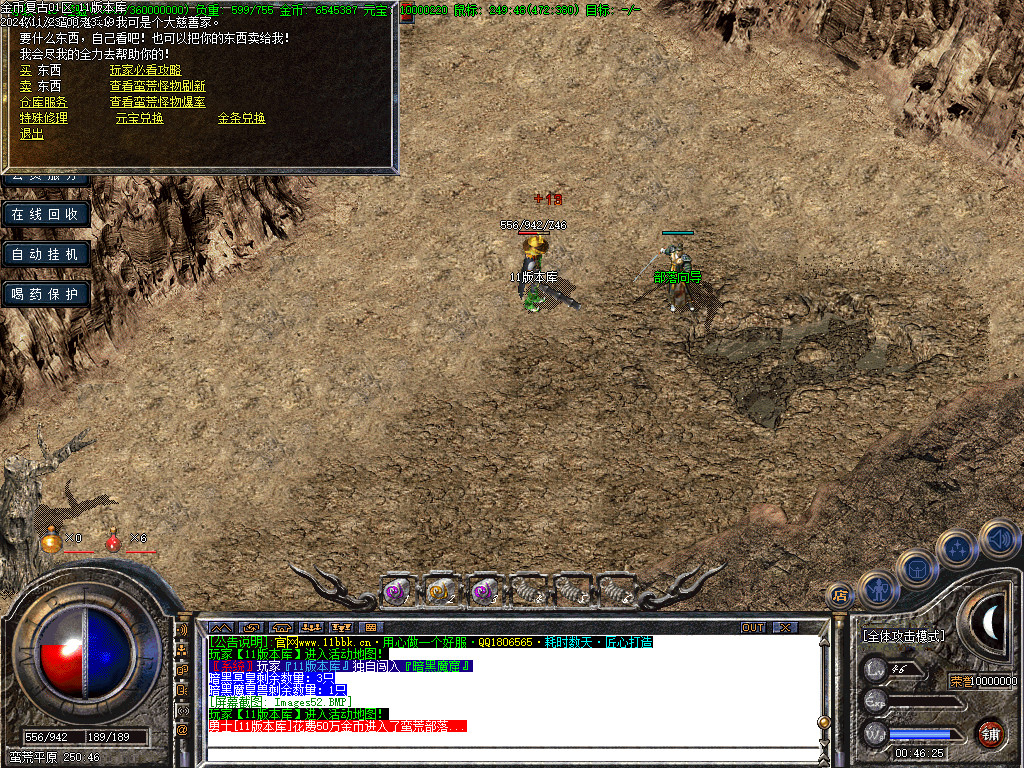Open the orange 店 shop button
The width and height of the screenshot is (1024, 768).
point(839,596)
